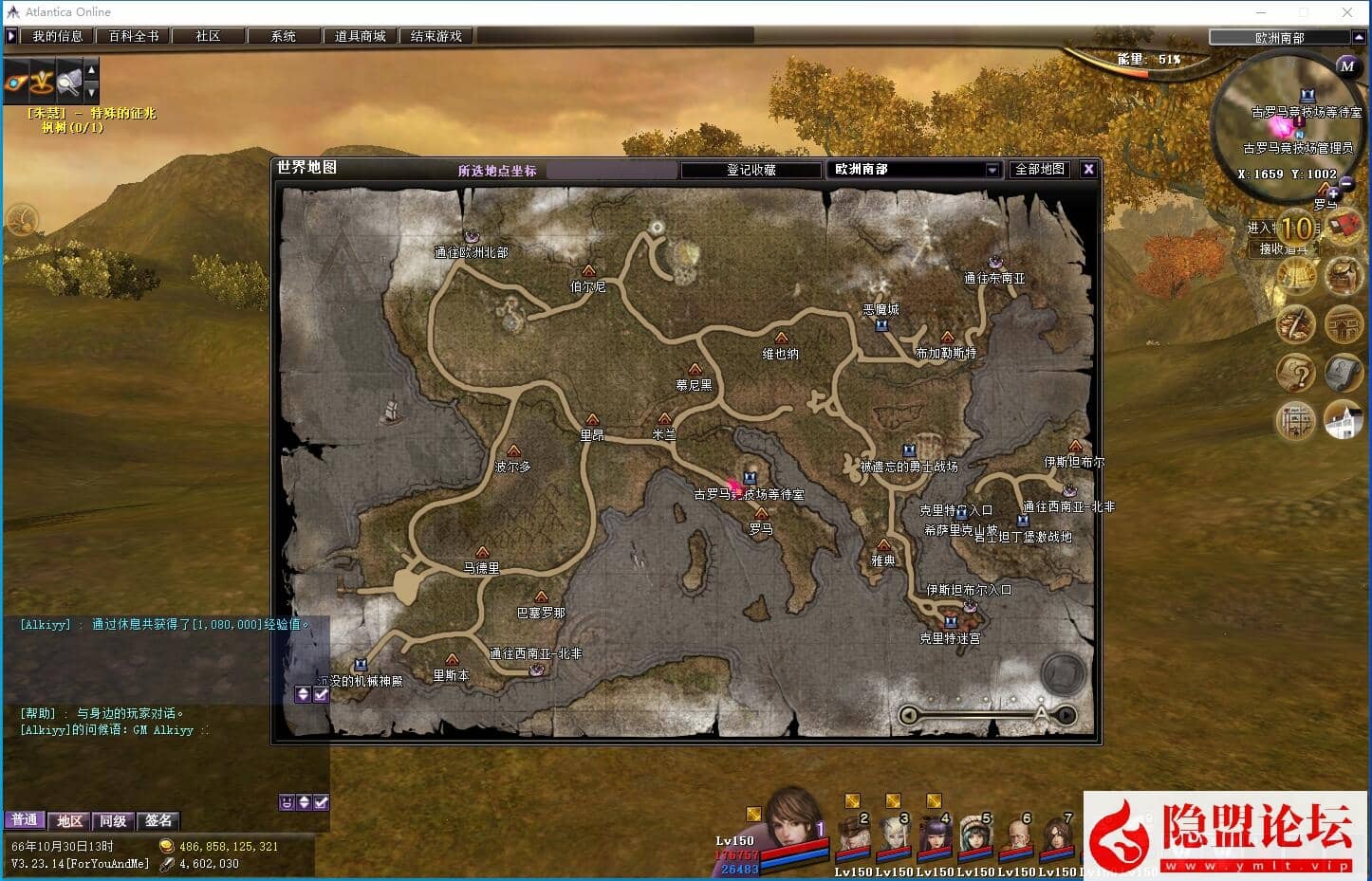Switch to the 地区 chat tab
This screenshot has height=881, width=1372.
[x=69, y=820]
